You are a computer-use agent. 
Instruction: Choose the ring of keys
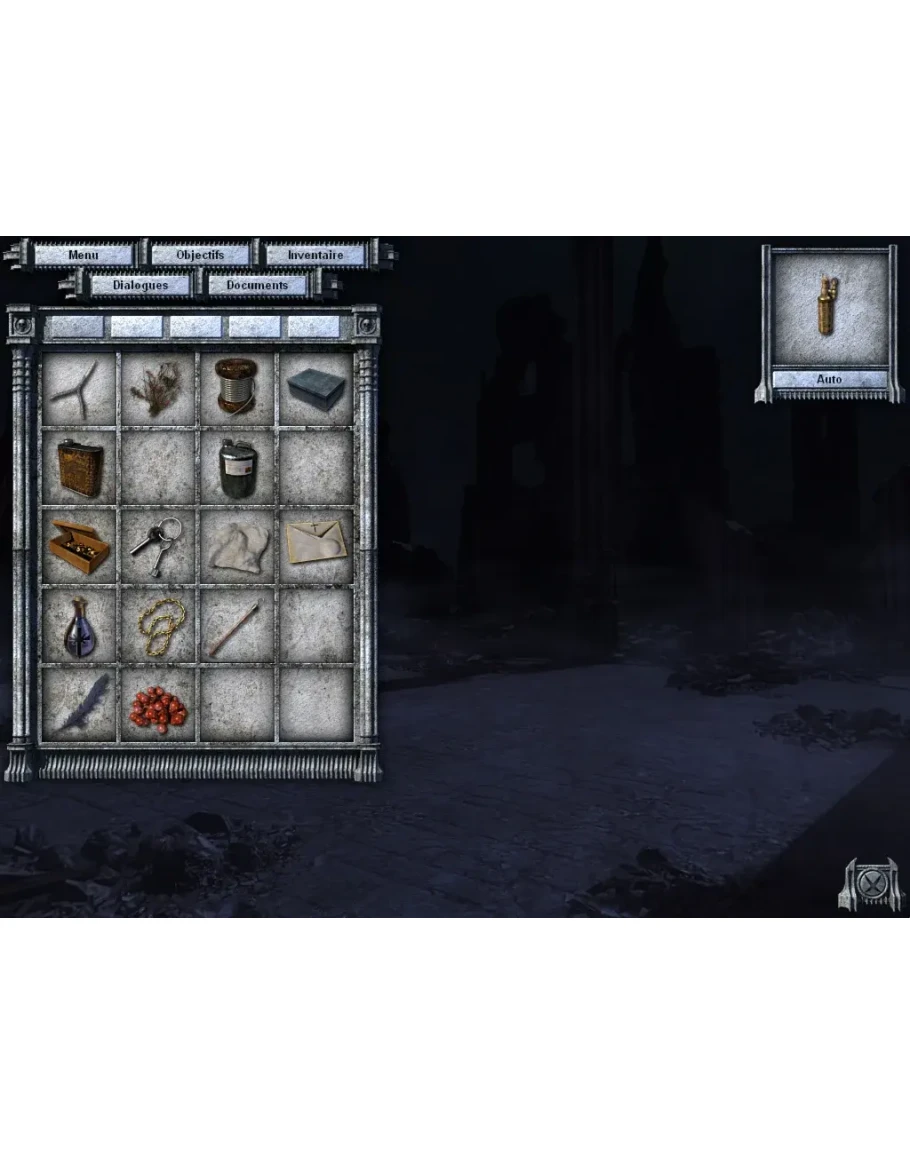158,546
